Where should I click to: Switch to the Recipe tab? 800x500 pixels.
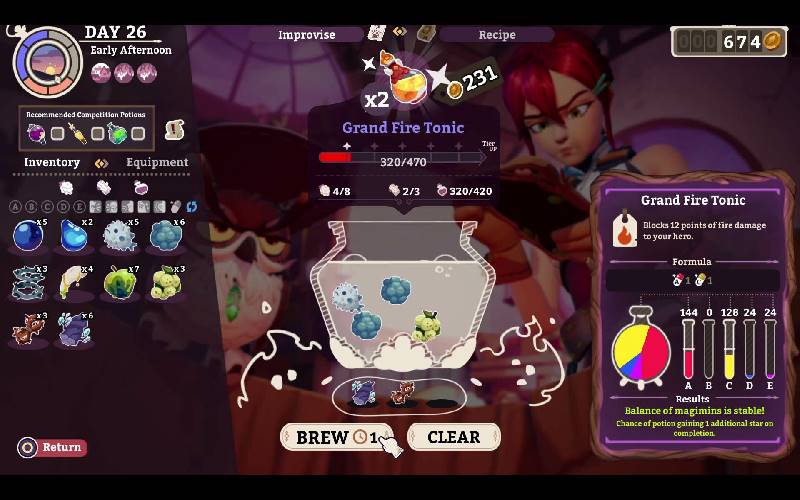click(496, 34)
